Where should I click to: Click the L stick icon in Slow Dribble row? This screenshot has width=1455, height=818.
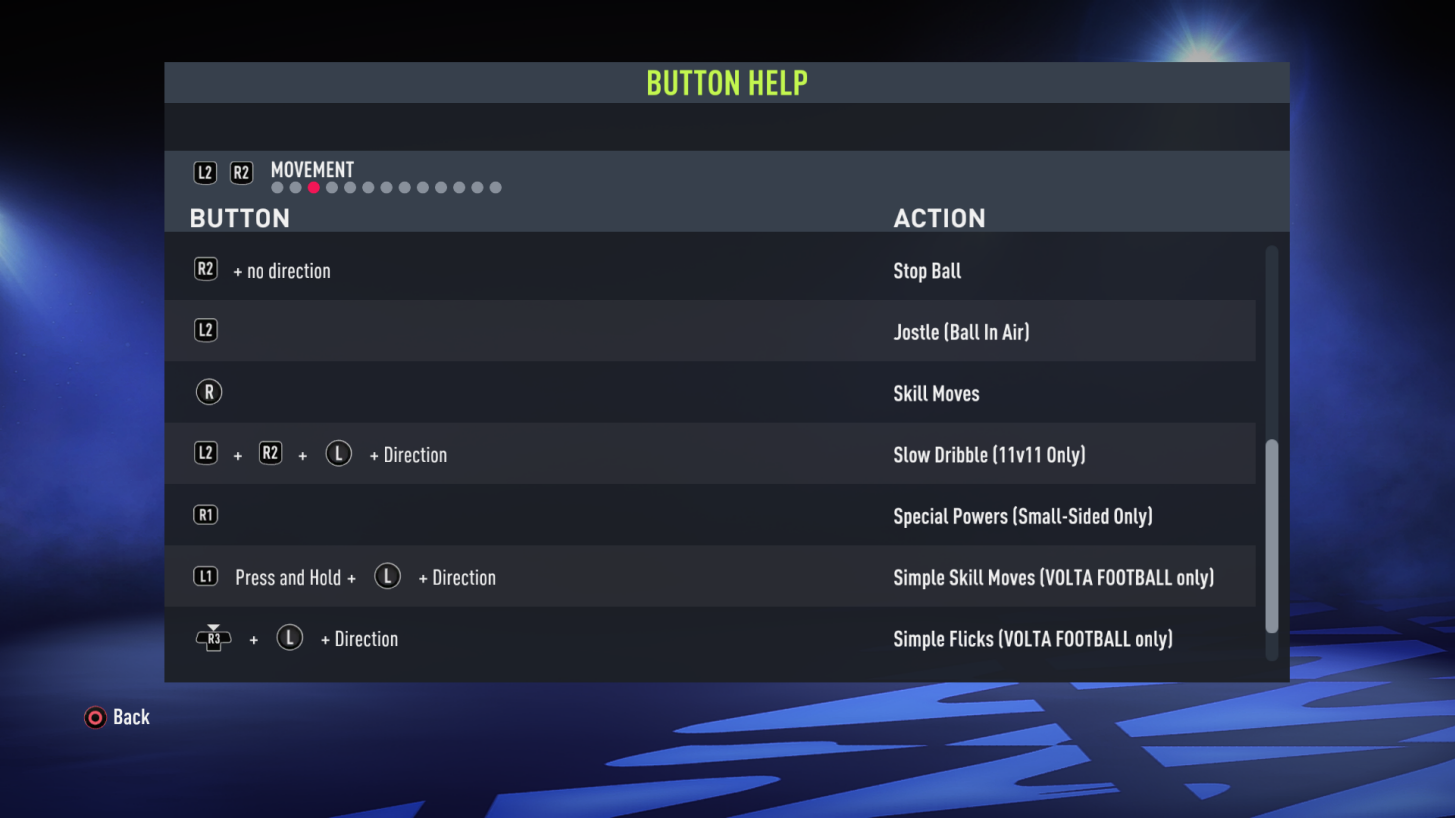(x=338, y=453)
